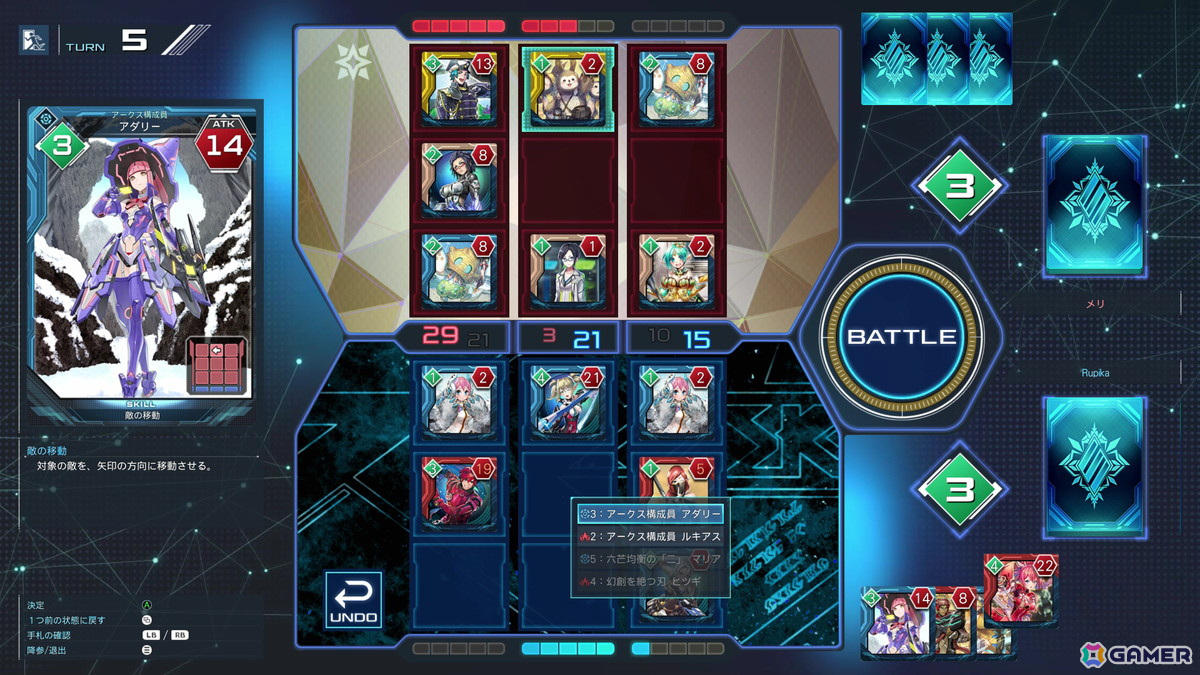The height and width of the screenshot is (675, 1200).
Task: Select the enemy card with 13 attack
Action: 459,87
